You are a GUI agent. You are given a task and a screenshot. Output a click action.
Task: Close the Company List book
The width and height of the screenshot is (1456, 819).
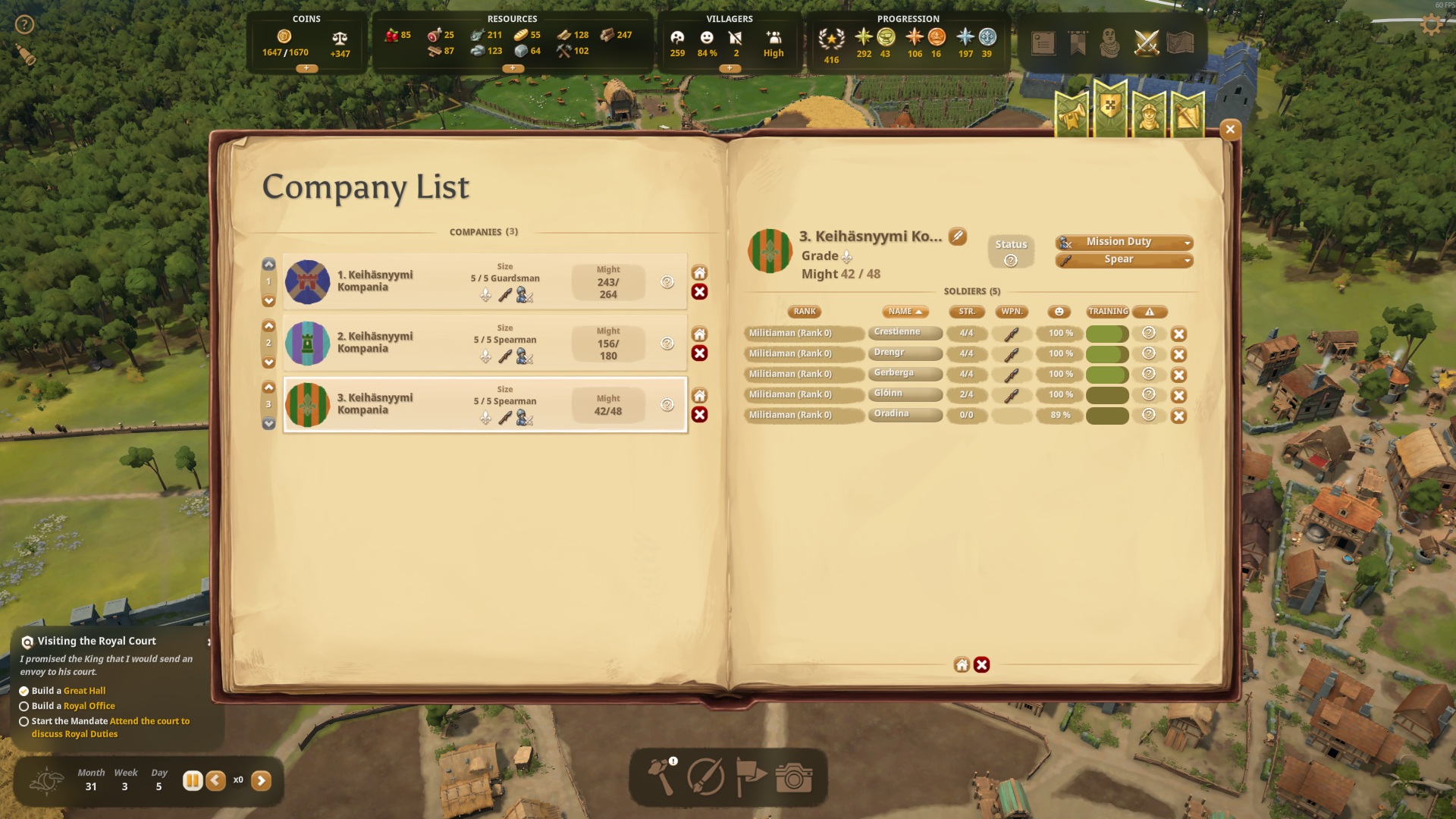click(1230, 130)
